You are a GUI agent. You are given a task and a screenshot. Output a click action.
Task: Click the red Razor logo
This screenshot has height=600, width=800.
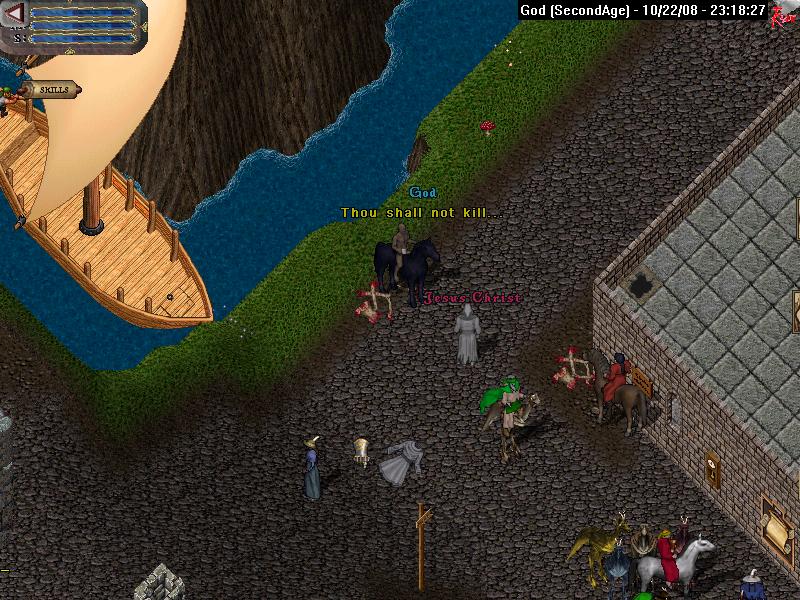point(783,14)
